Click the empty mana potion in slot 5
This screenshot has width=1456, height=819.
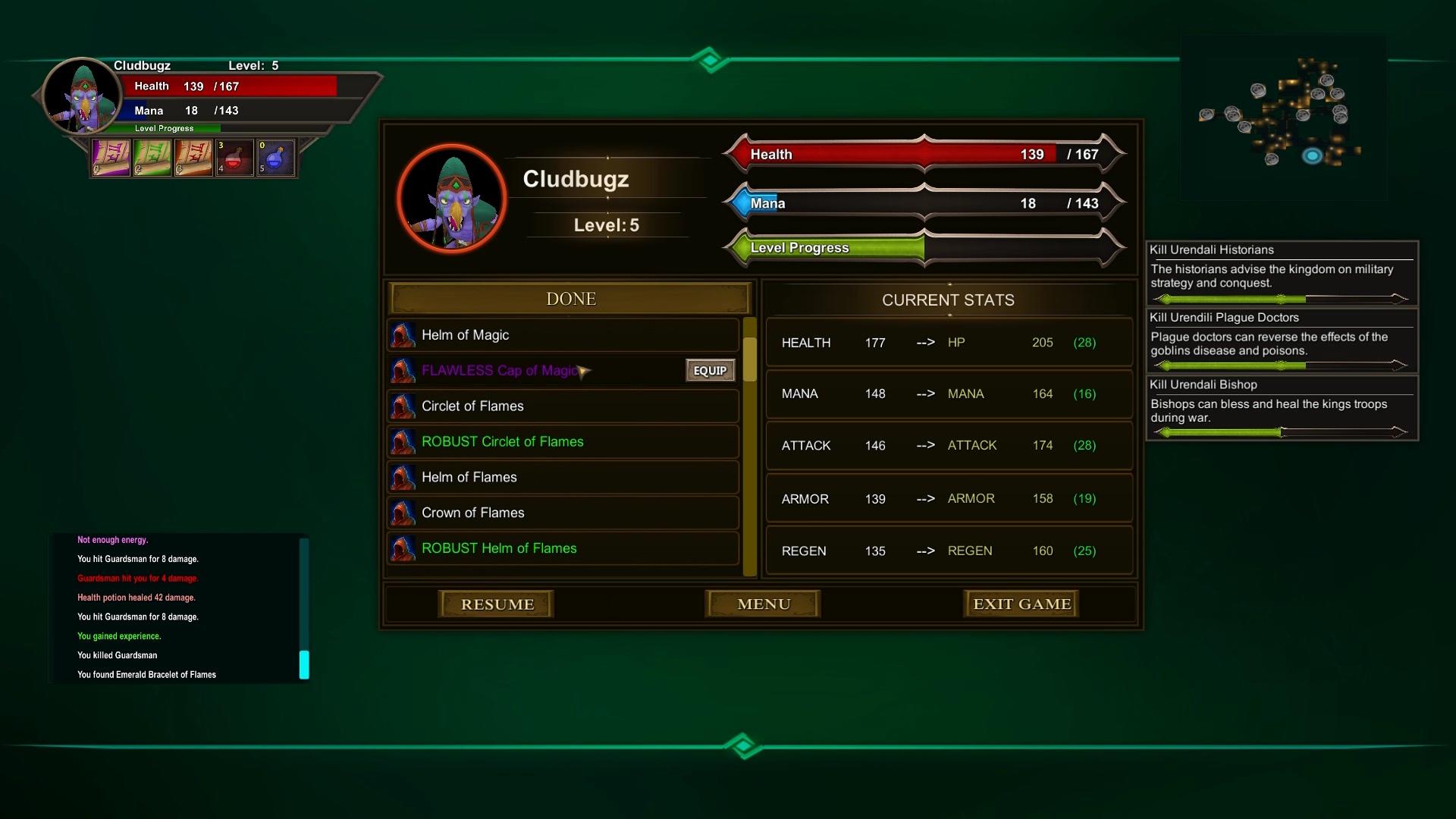point(275,158)
